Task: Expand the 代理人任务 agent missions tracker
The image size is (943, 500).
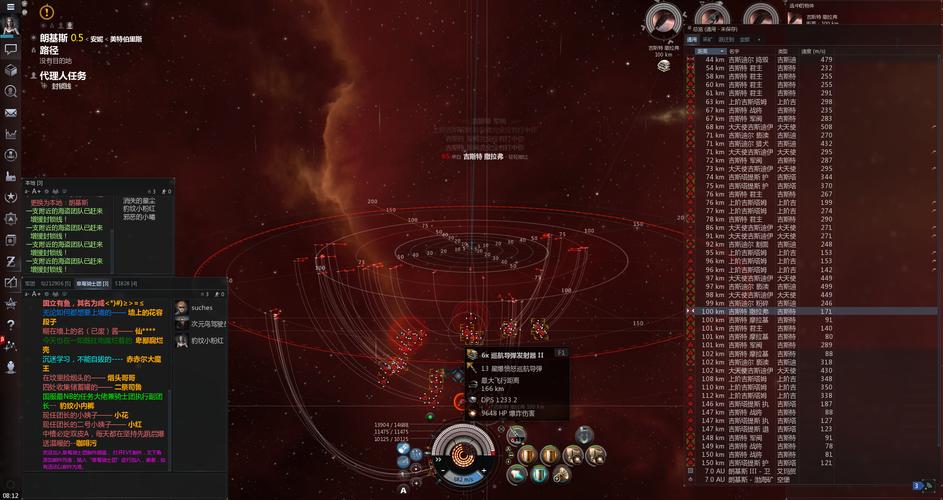Action: 63,75
